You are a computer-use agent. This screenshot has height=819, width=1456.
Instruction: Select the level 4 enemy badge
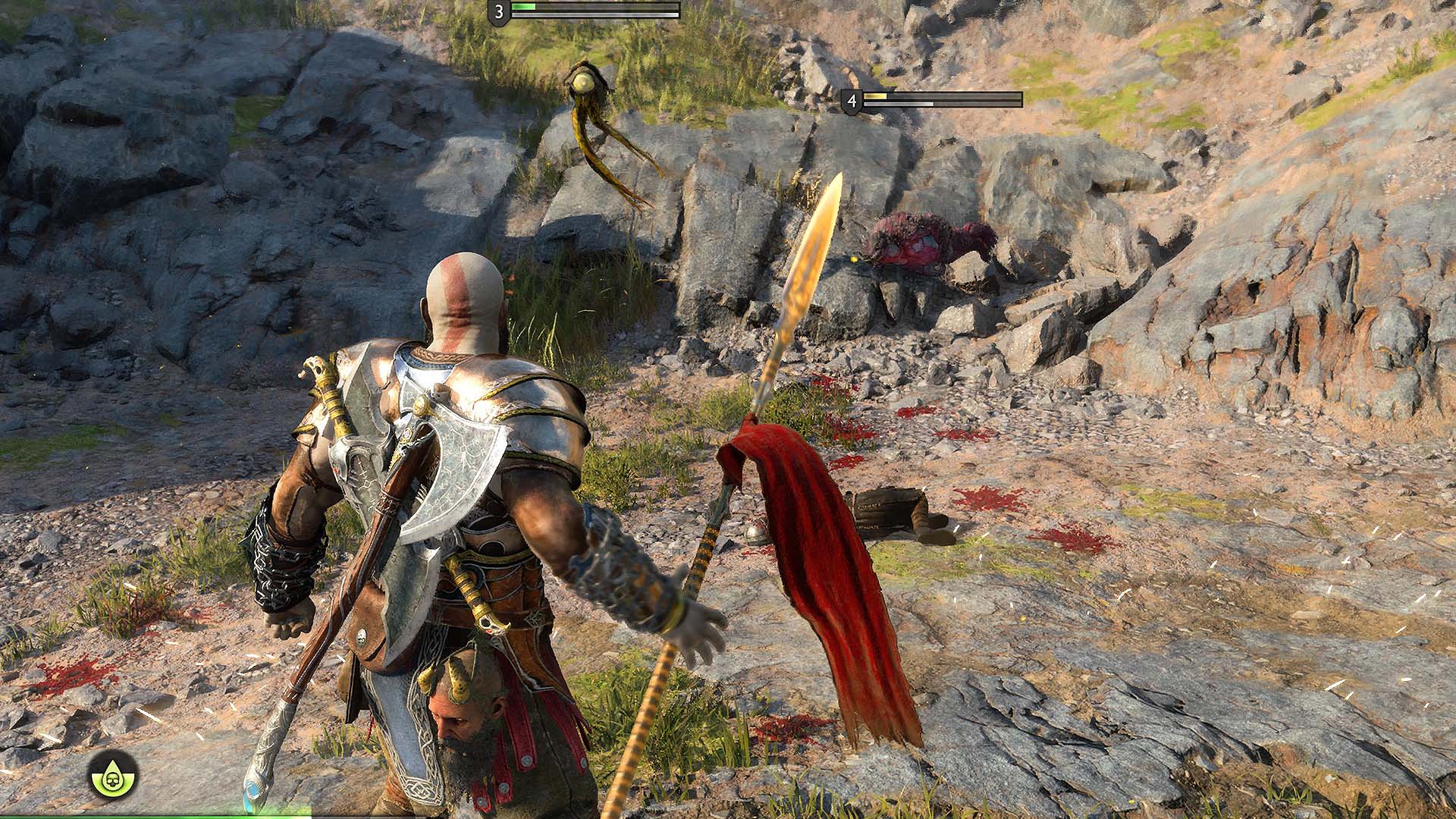[852, 99]
